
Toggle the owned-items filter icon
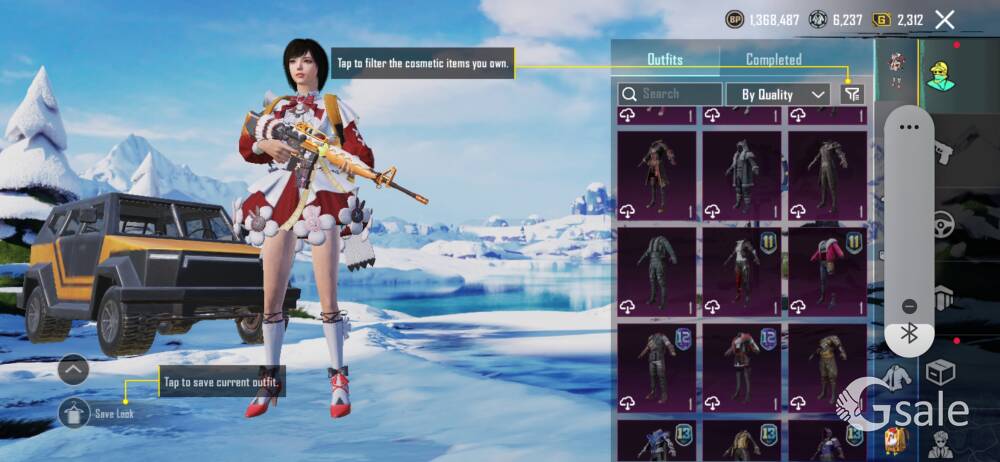click(x=851, y=94)
